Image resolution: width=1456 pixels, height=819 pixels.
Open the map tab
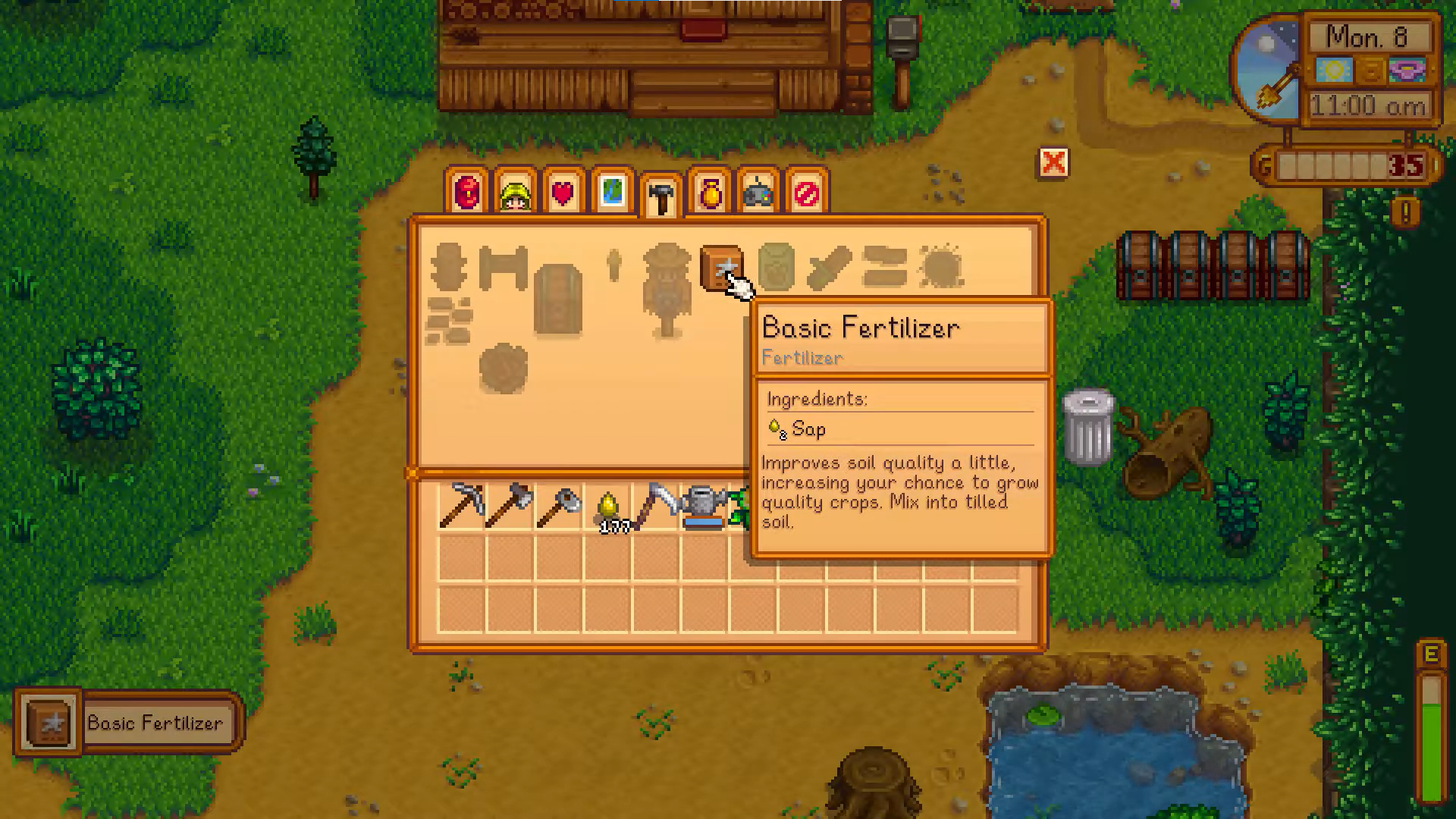[x=612, y=193]
